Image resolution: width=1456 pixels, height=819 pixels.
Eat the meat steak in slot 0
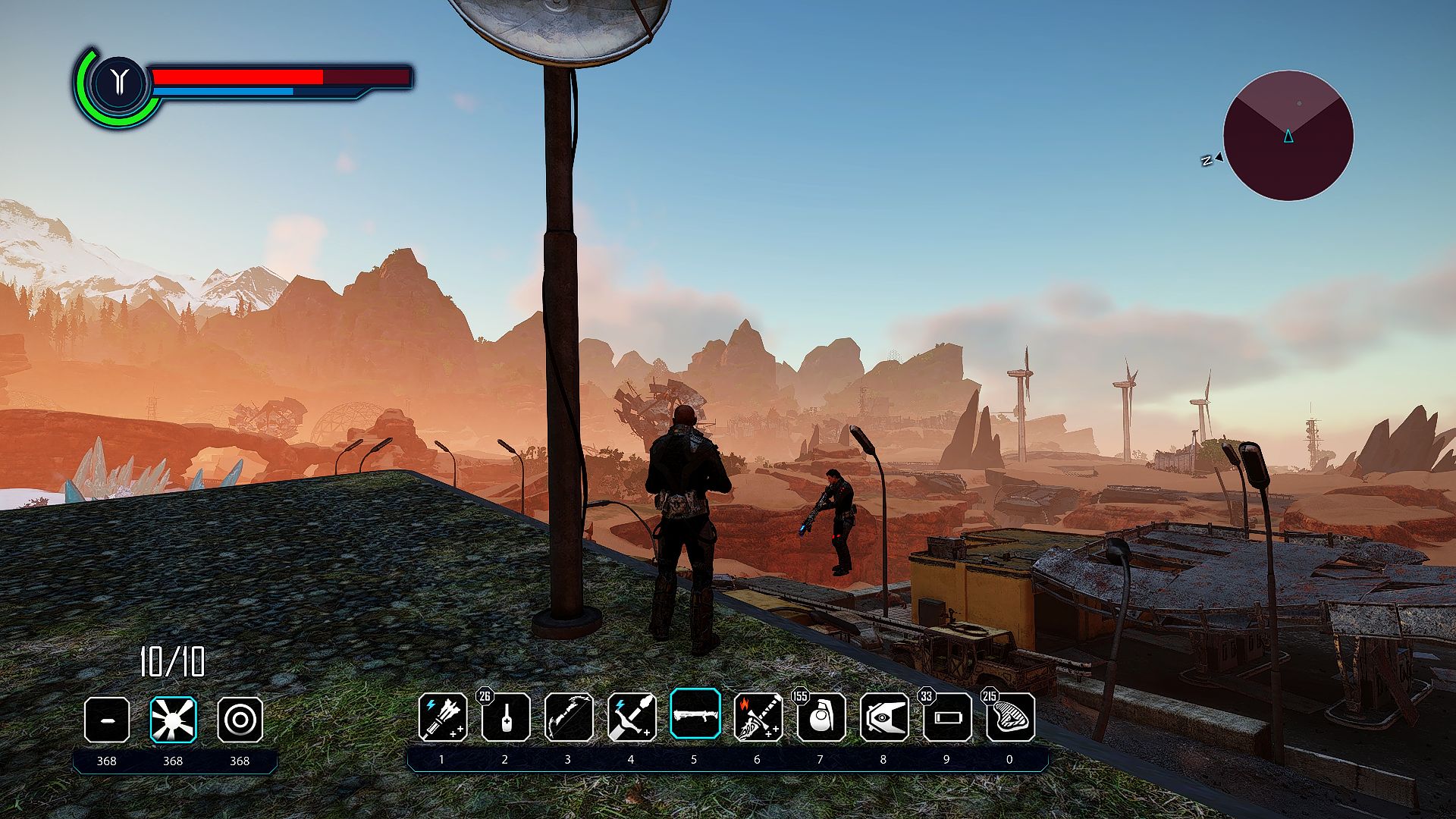coord(1010,717)
